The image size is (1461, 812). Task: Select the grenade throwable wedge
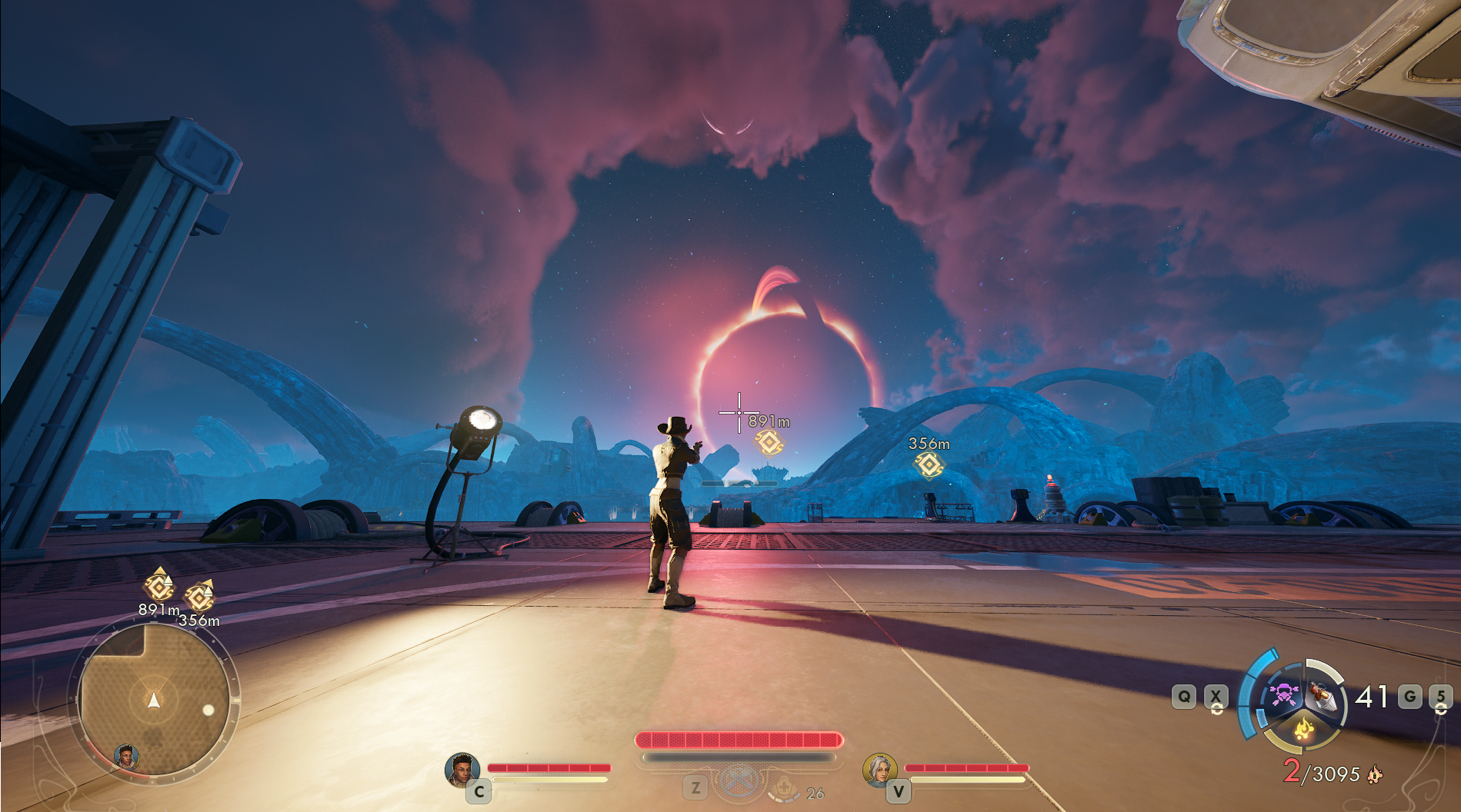tap(1323, 696)
